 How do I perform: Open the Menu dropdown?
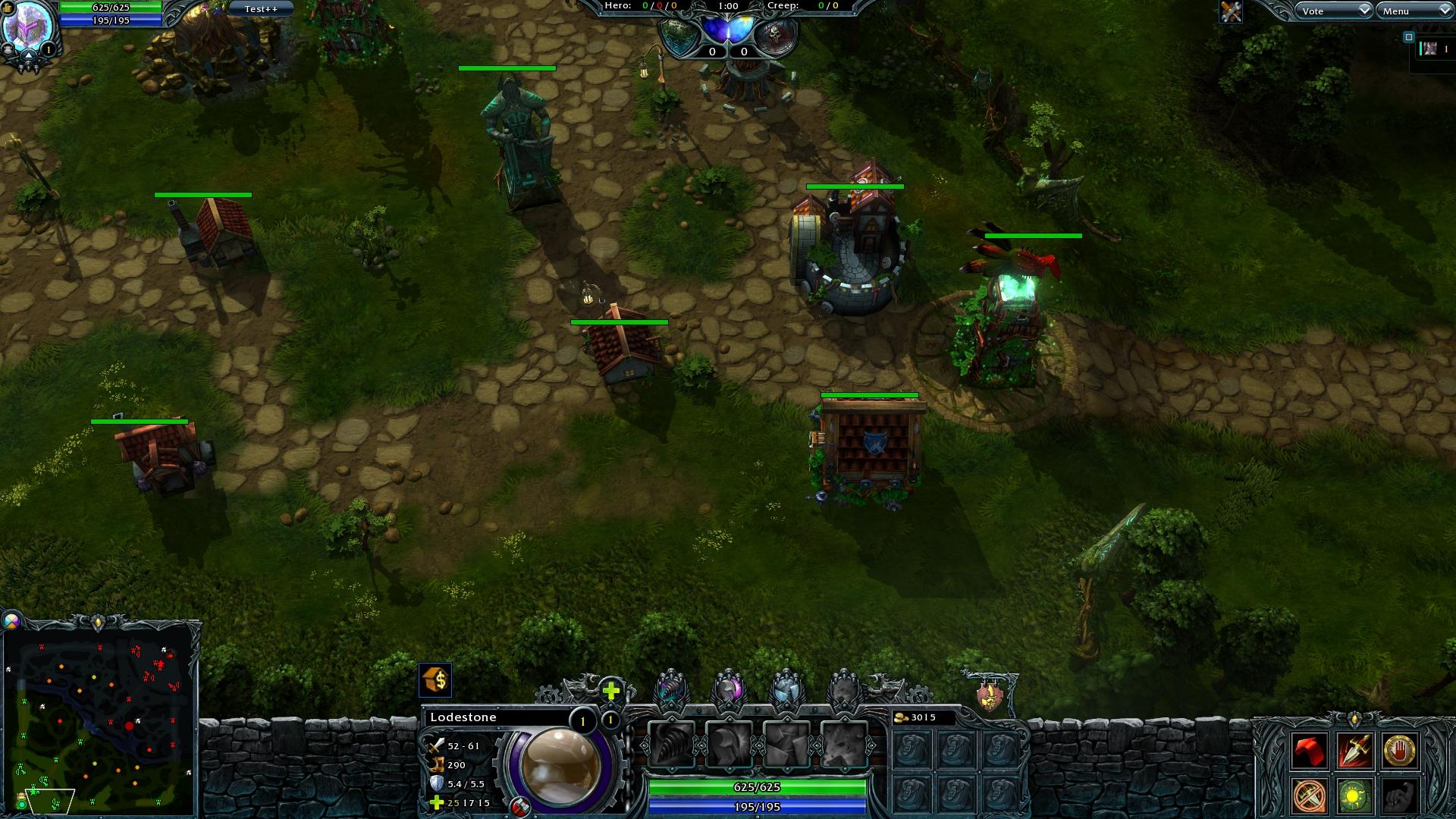(1413, 11)
